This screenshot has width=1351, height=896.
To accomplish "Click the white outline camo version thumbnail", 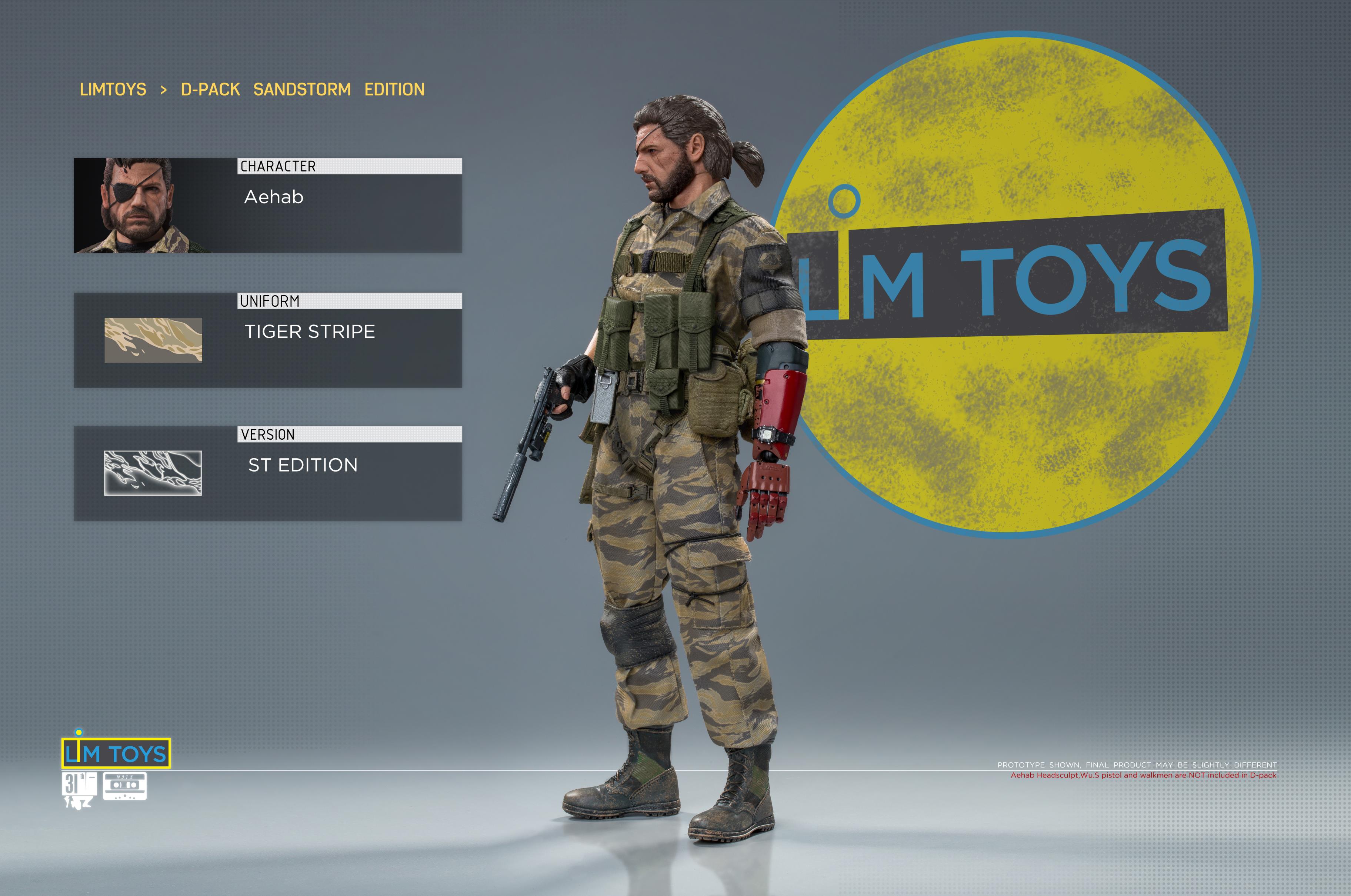I will pos(153,473).
